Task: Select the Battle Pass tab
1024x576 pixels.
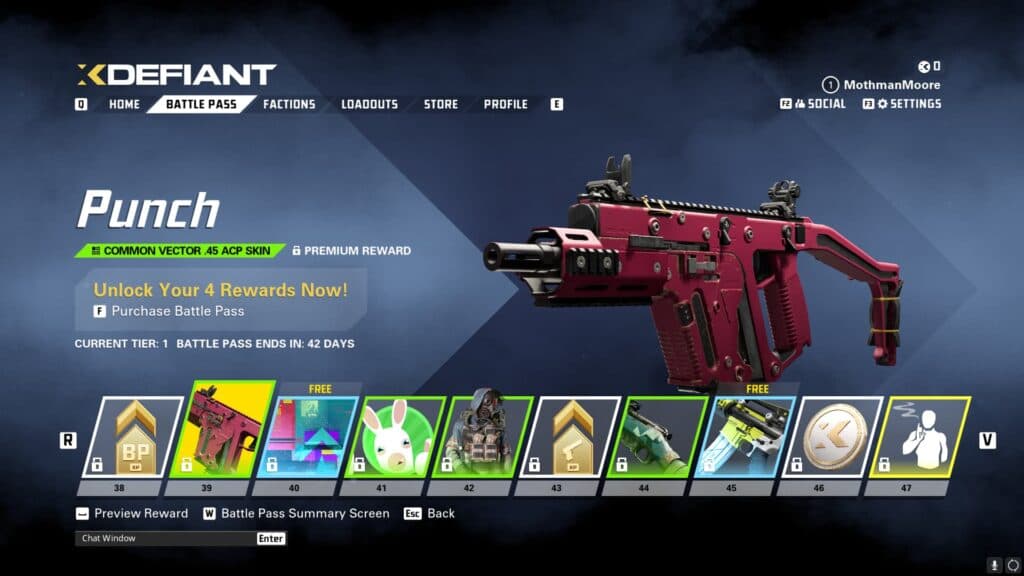Action: point(201,104)
